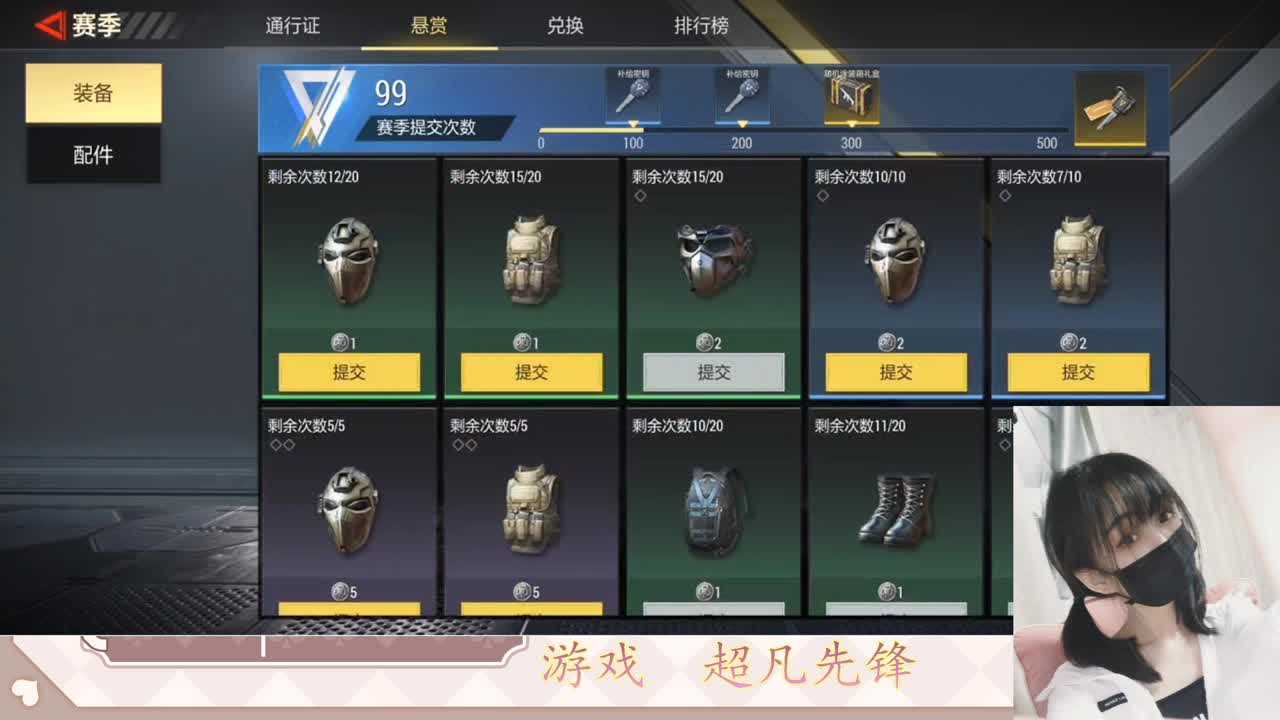This screenshot has height=720, width=1280.
Task: Switch to the 配件 category panel
Action: tap(93, 155)
